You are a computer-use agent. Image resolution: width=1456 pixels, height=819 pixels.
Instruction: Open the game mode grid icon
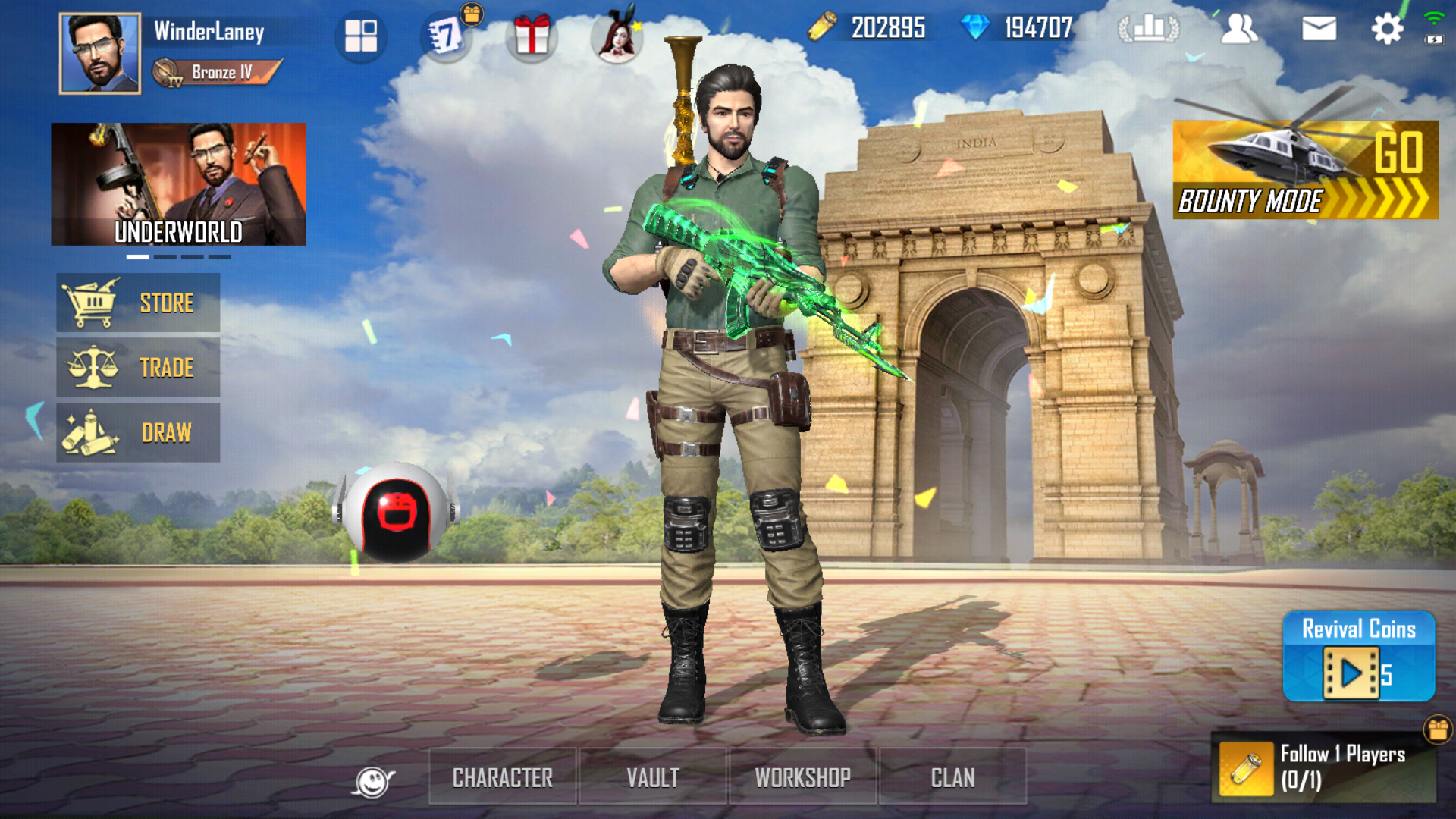[x=361, y=34]
